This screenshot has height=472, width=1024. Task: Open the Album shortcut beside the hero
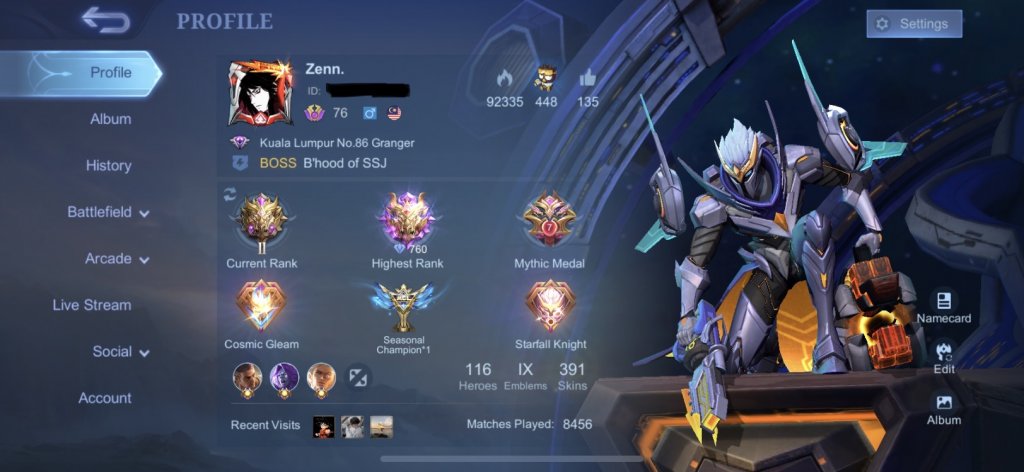[944, 408]
